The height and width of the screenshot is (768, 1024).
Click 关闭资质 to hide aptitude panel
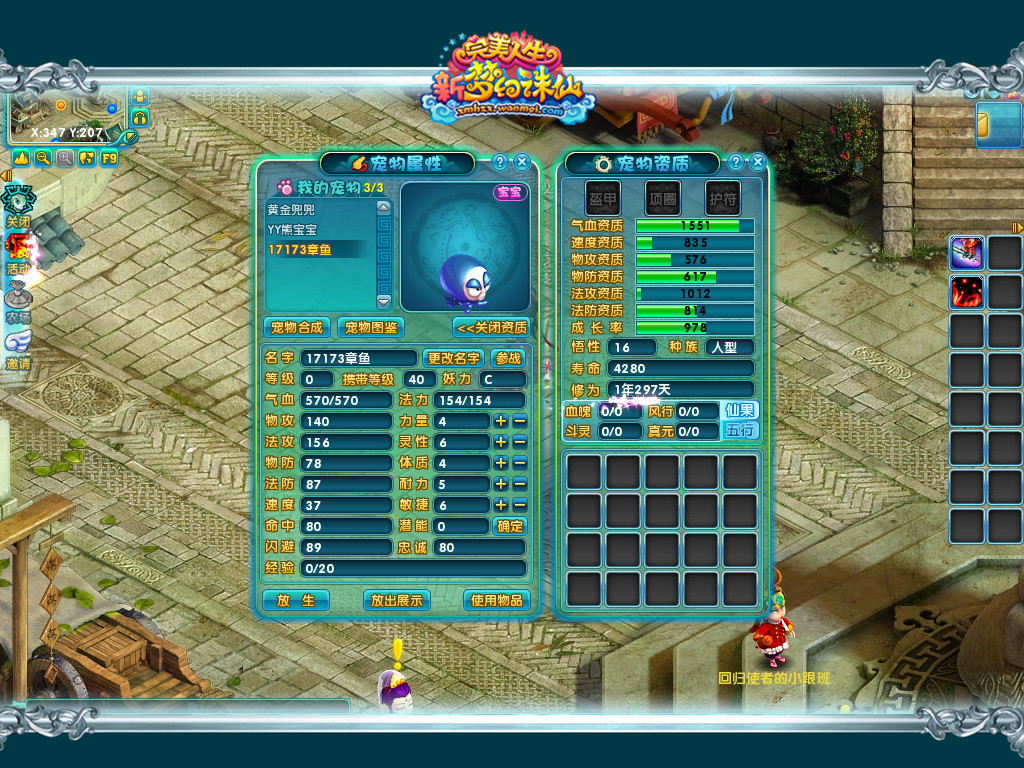pyautogui.click(x=490, y=327)
